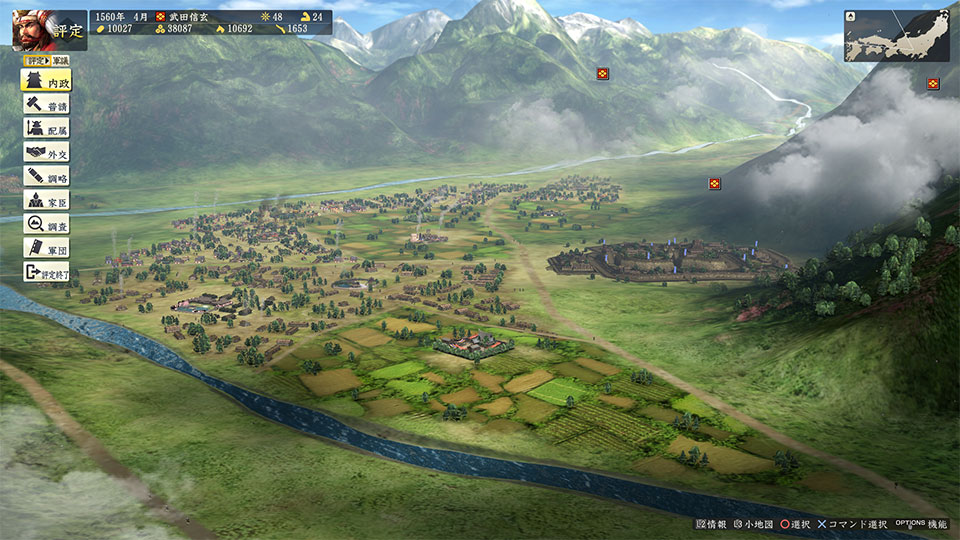Choose the 配属 (Assignment) menu entry
Screen dimensions: 960x540
pyautogui.click(x=47, y=128)
